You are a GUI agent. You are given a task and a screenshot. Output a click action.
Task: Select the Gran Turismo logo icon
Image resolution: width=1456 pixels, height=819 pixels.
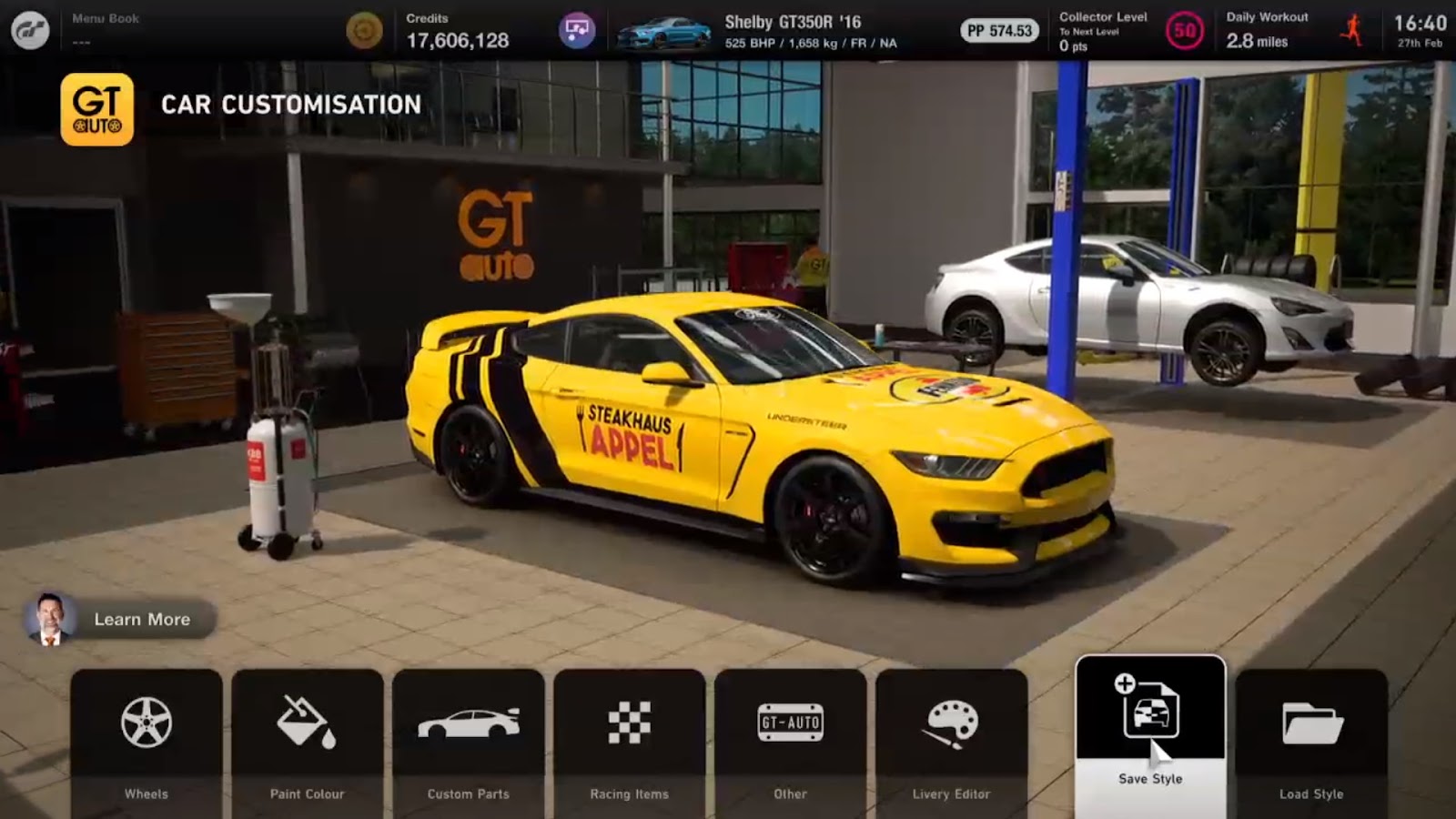click(30, 31)
